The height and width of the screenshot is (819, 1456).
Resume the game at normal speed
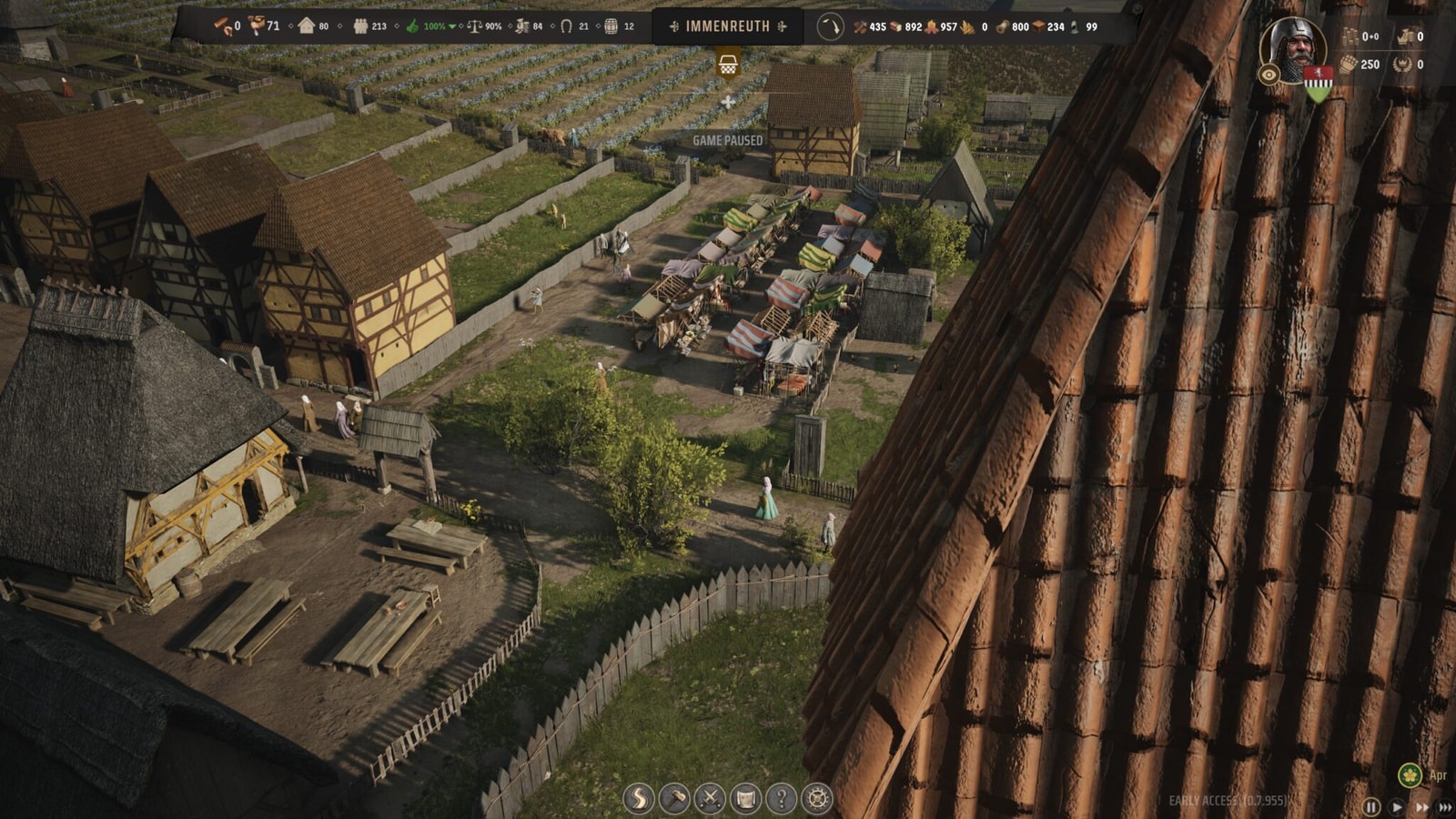click(1397, 807)
